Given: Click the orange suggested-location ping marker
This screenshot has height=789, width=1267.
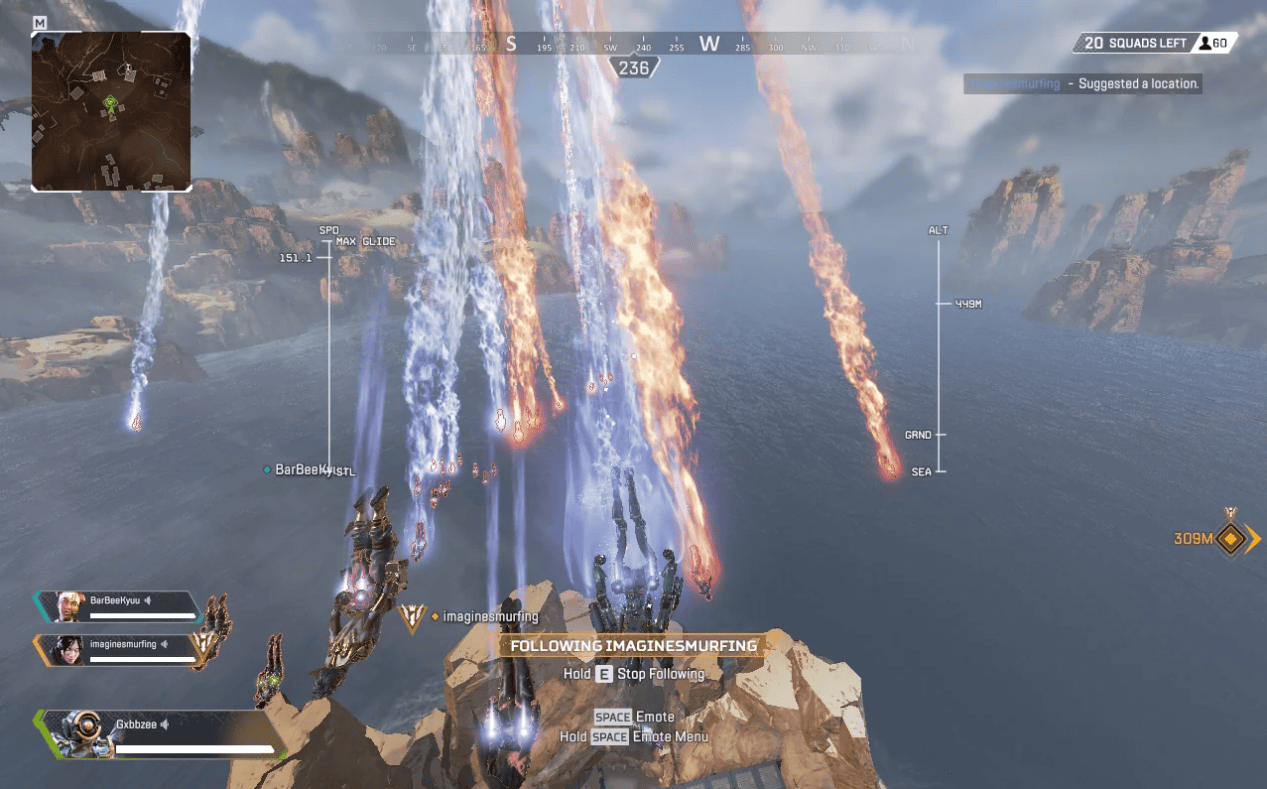Looking at the screenshot, I should (x=1232, y=540).
